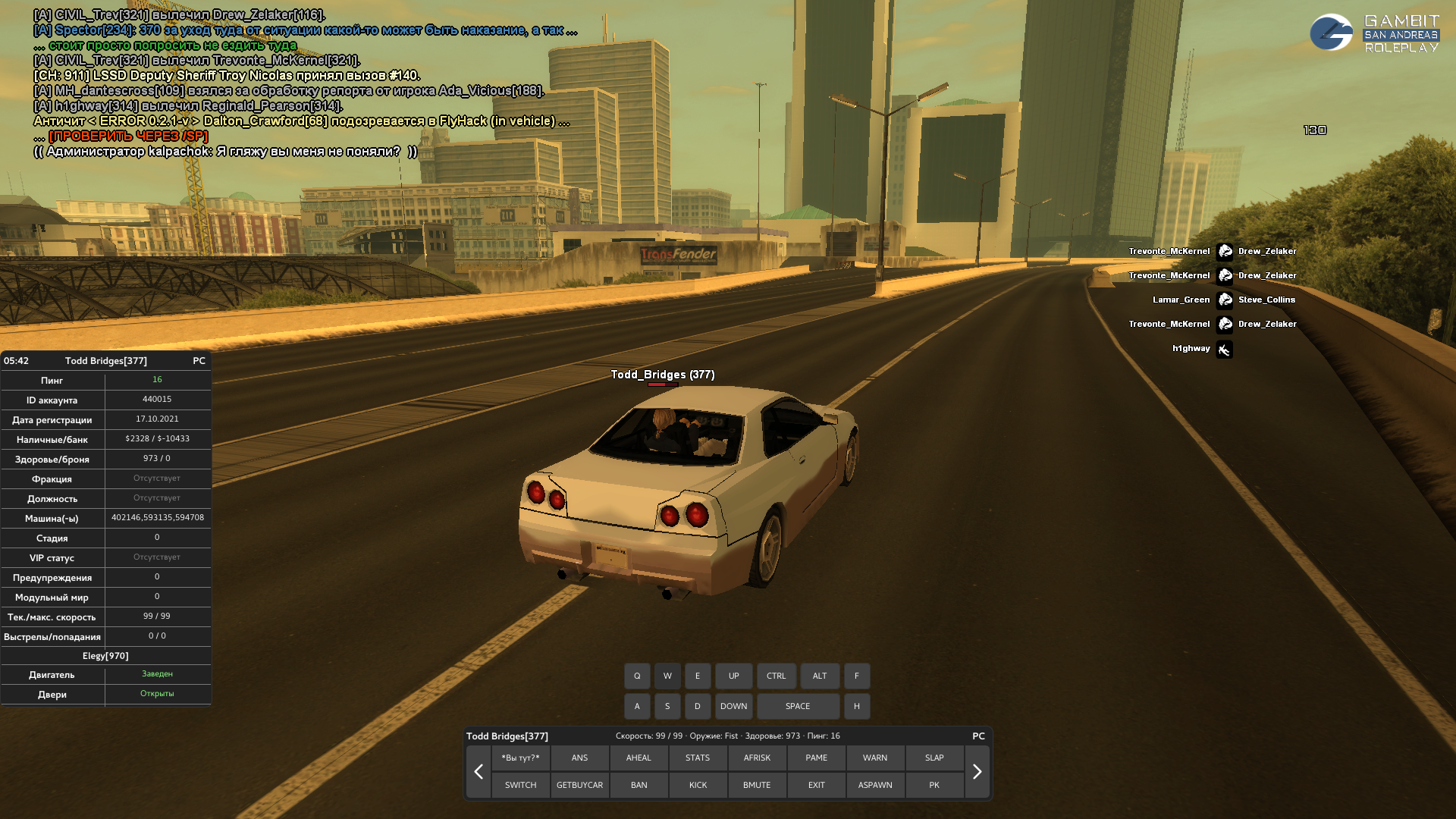Select the BAN button
This screenshot has width=1456, height=819.
[x=639, y=785]
